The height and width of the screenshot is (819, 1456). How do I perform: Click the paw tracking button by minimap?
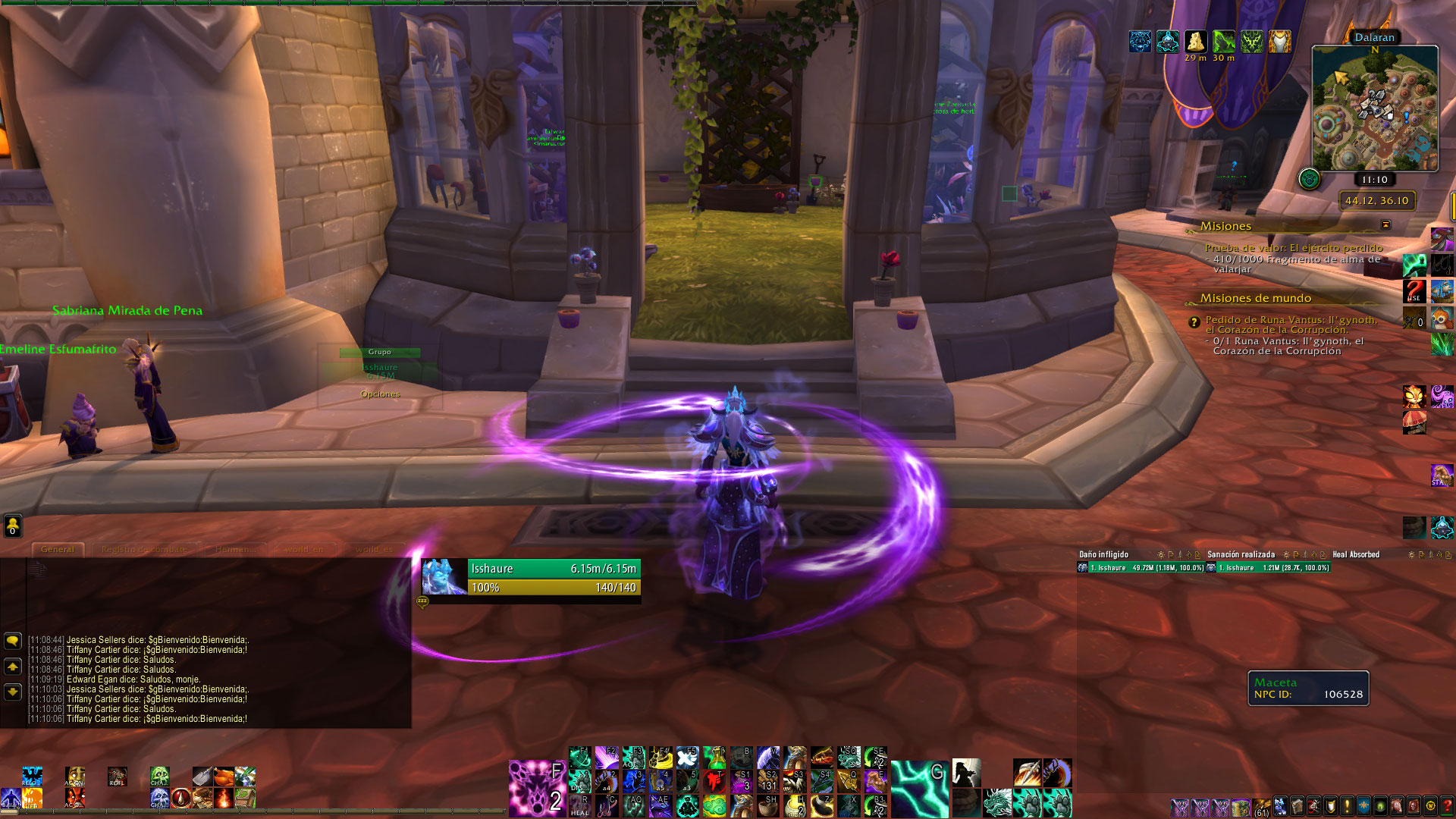(1309, 179)
